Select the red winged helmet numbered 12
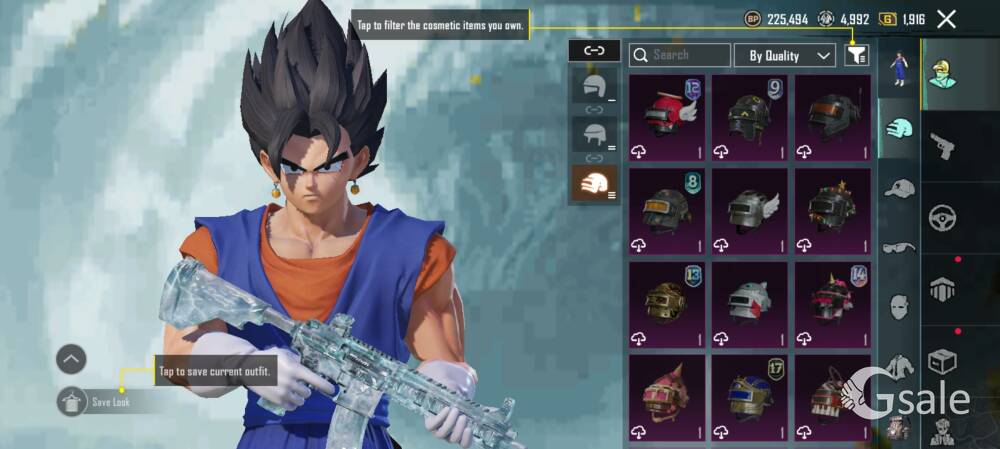1000x449 pixels. 667,117
